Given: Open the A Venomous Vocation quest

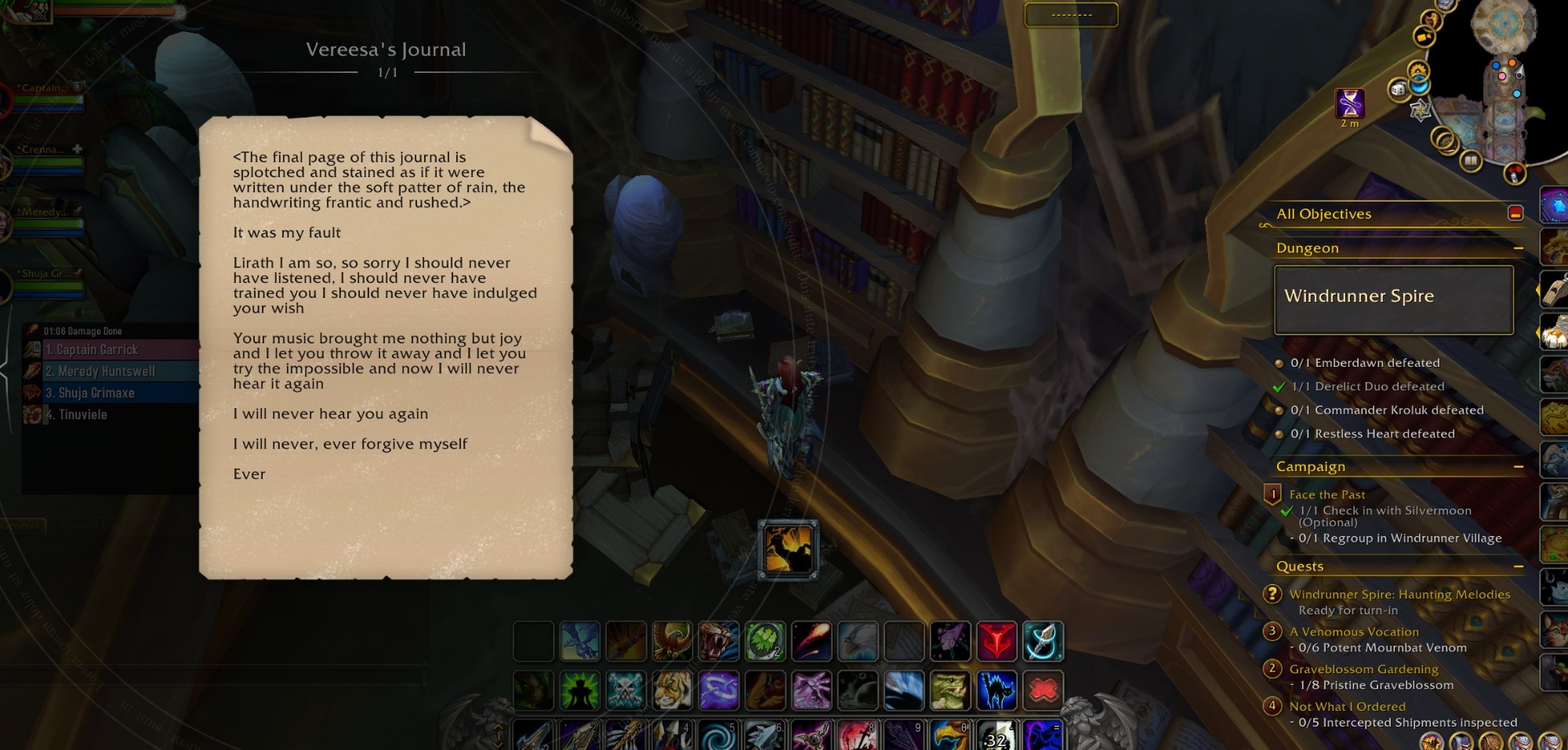Looking at the screenshot, I should [1353, 632].
